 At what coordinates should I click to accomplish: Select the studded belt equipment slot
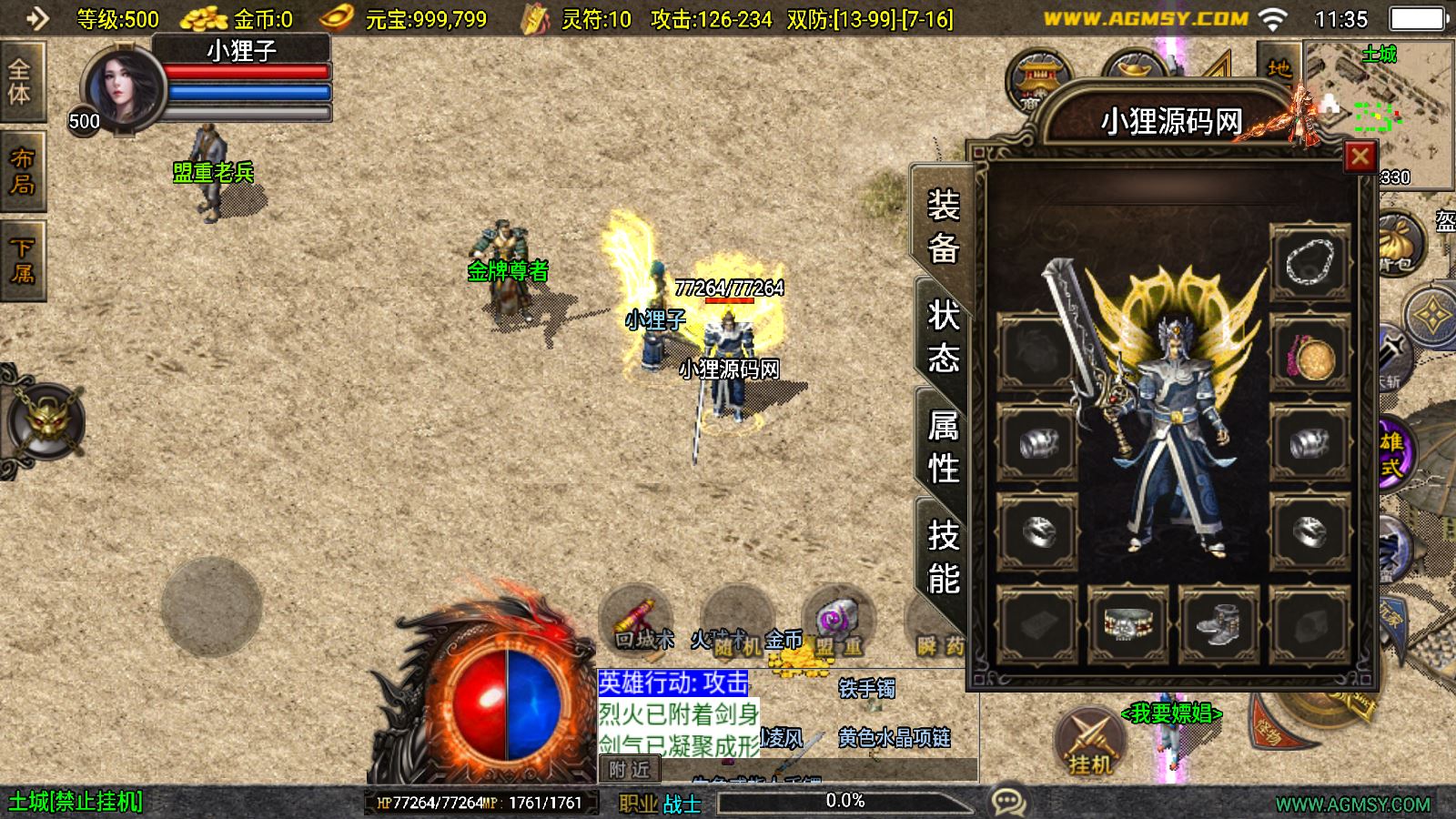pyautogui.click(x=1128, y=624)
